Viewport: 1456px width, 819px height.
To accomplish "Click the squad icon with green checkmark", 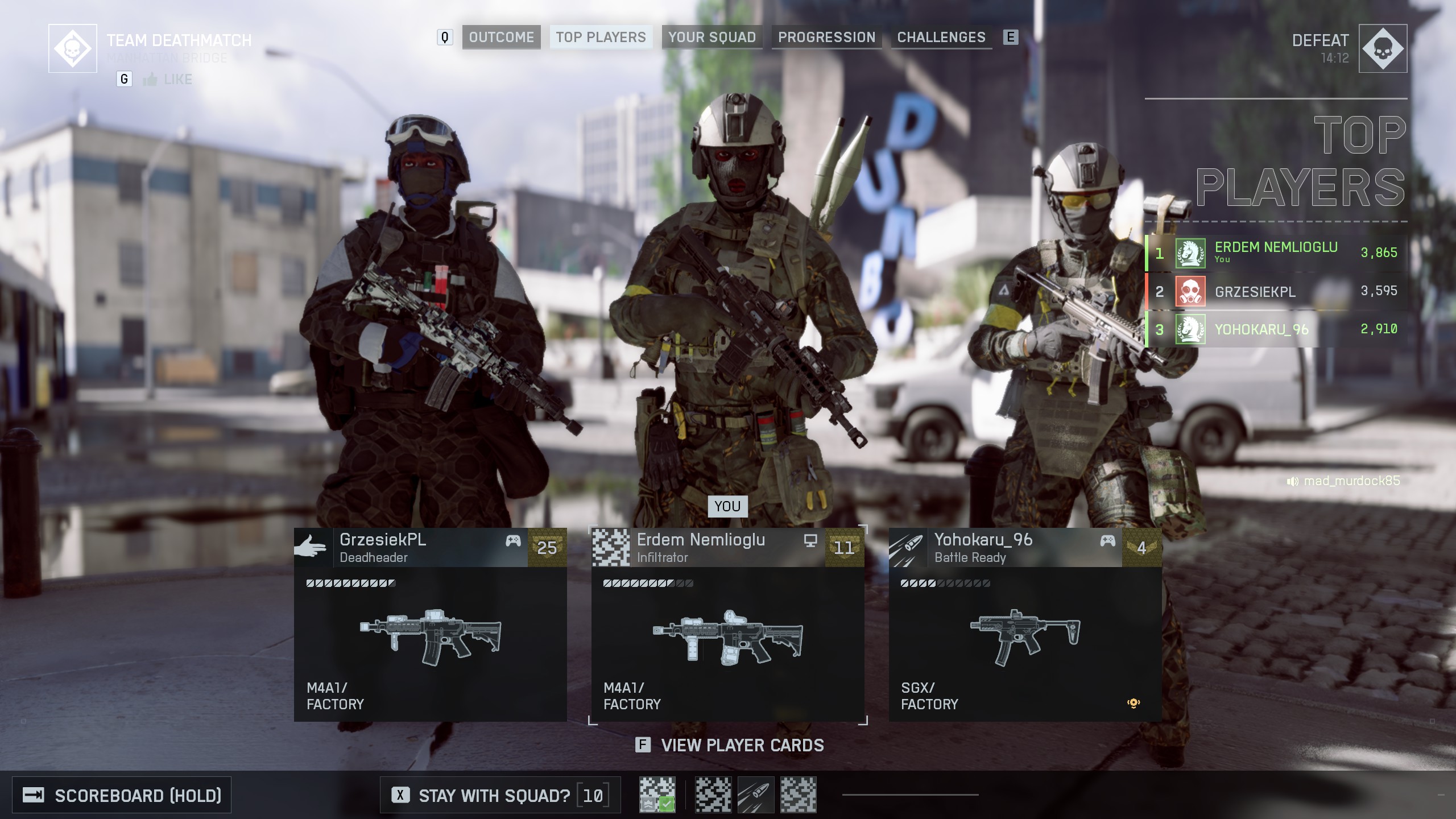I will tap(657, 795).
